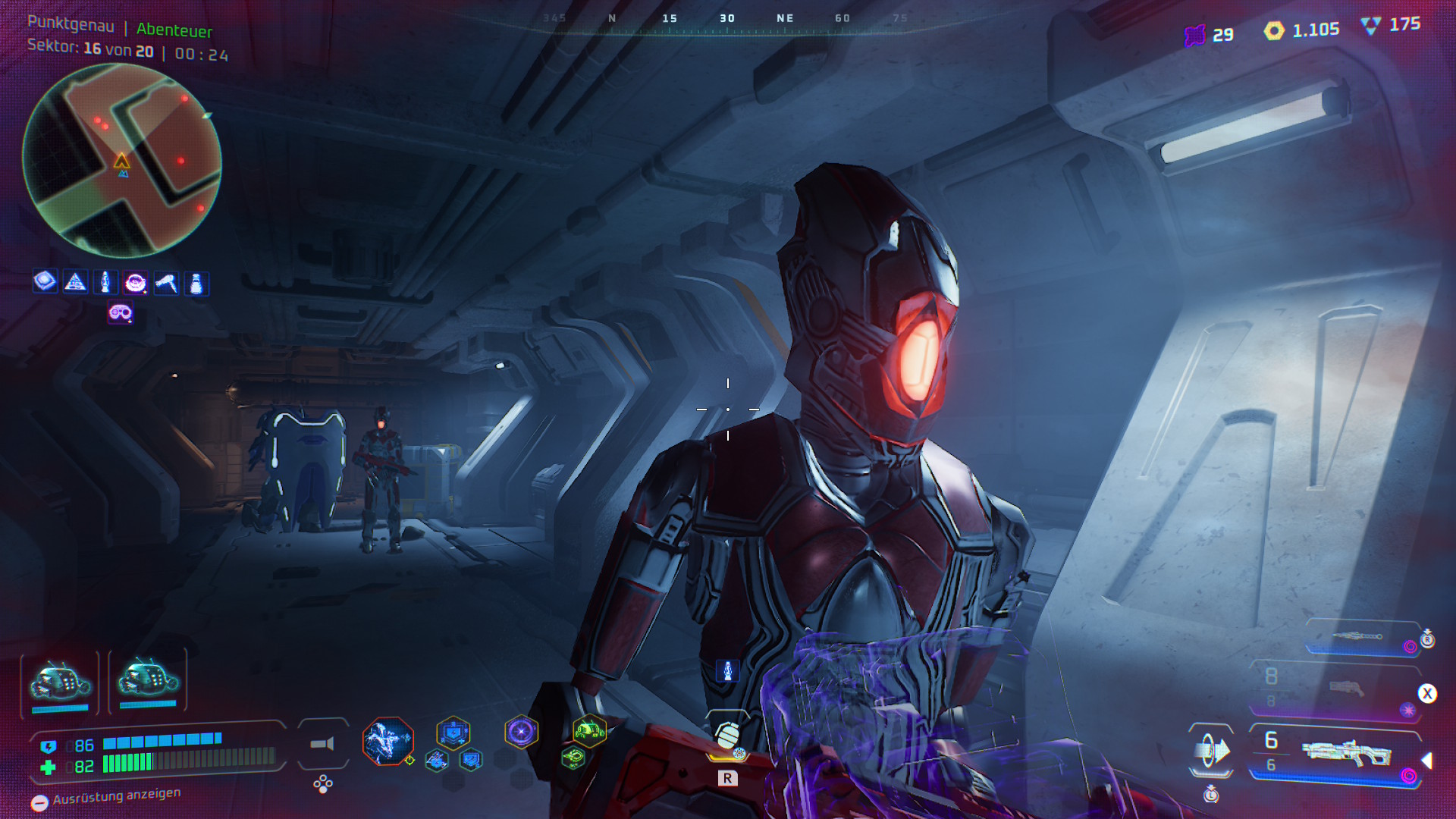Activate the green robot drone ability
This screenshot has height=819, width=1456.
tap(589, 732)
